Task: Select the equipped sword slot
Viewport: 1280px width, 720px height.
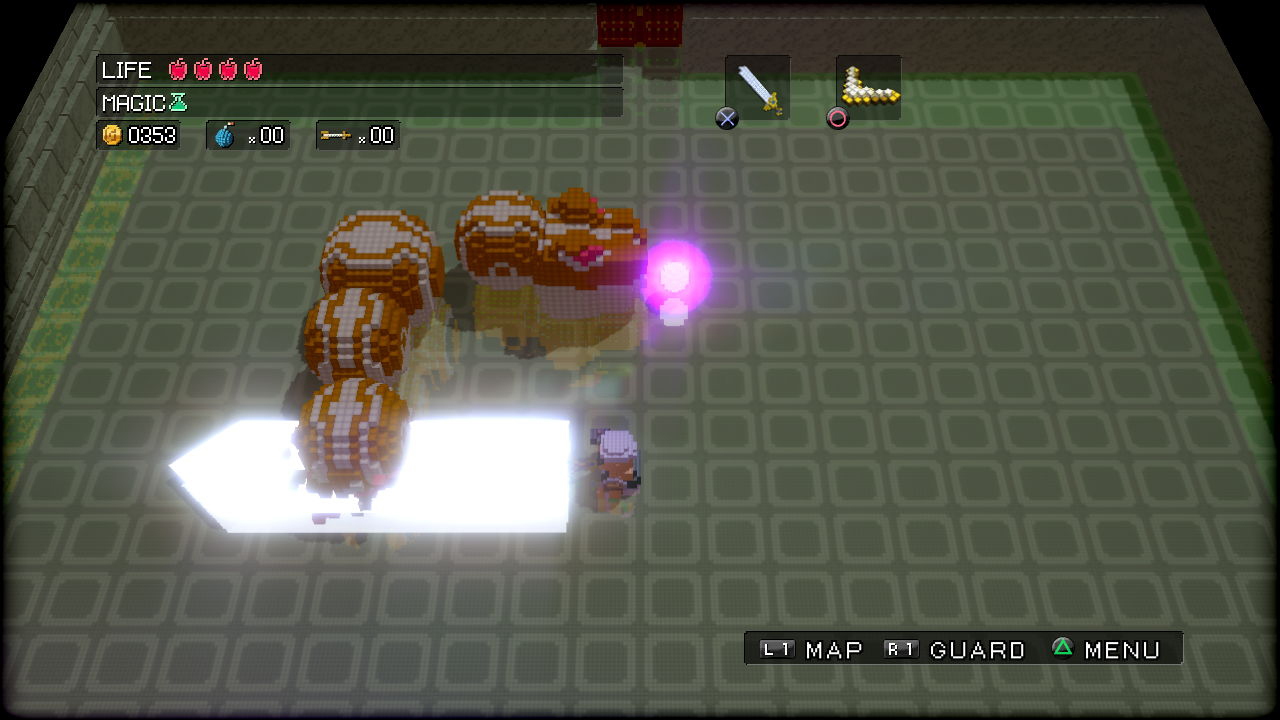Action: (758, 88)
